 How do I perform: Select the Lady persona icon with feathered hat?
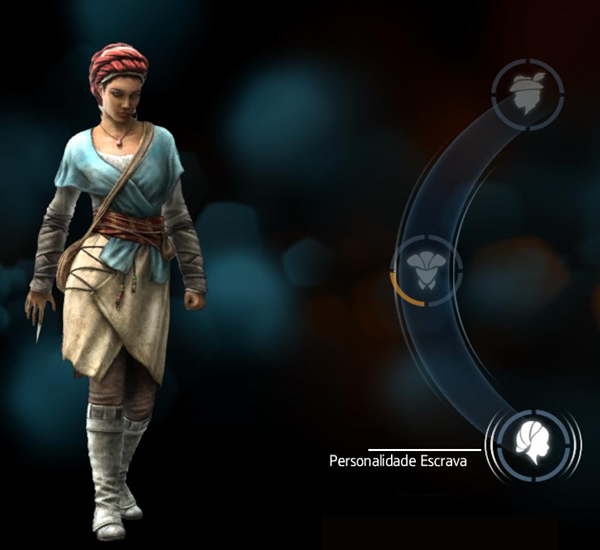pyautogui.click(x=529, y=93)
